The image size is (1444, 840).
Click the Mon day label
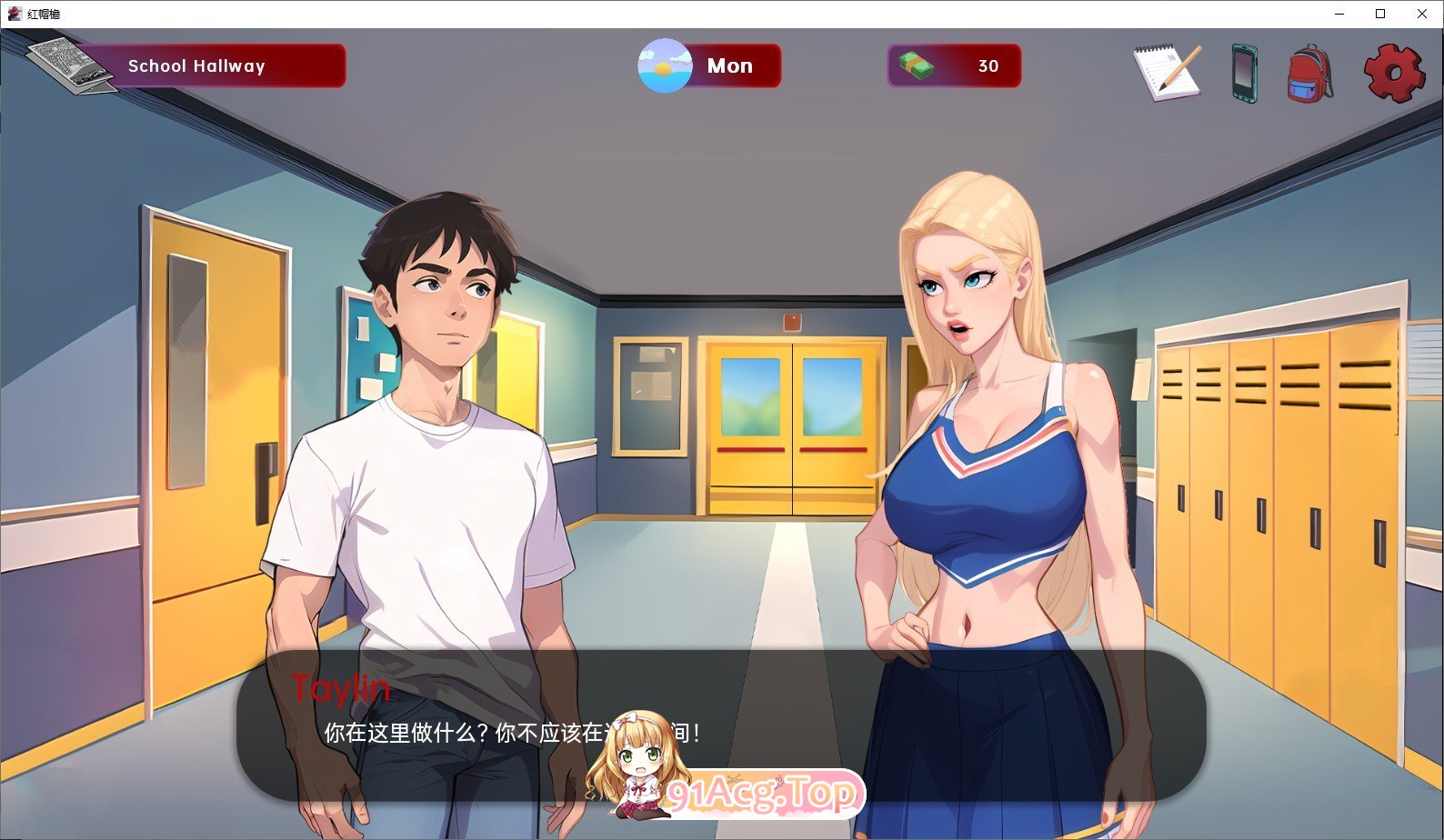(x=730, y=65)
